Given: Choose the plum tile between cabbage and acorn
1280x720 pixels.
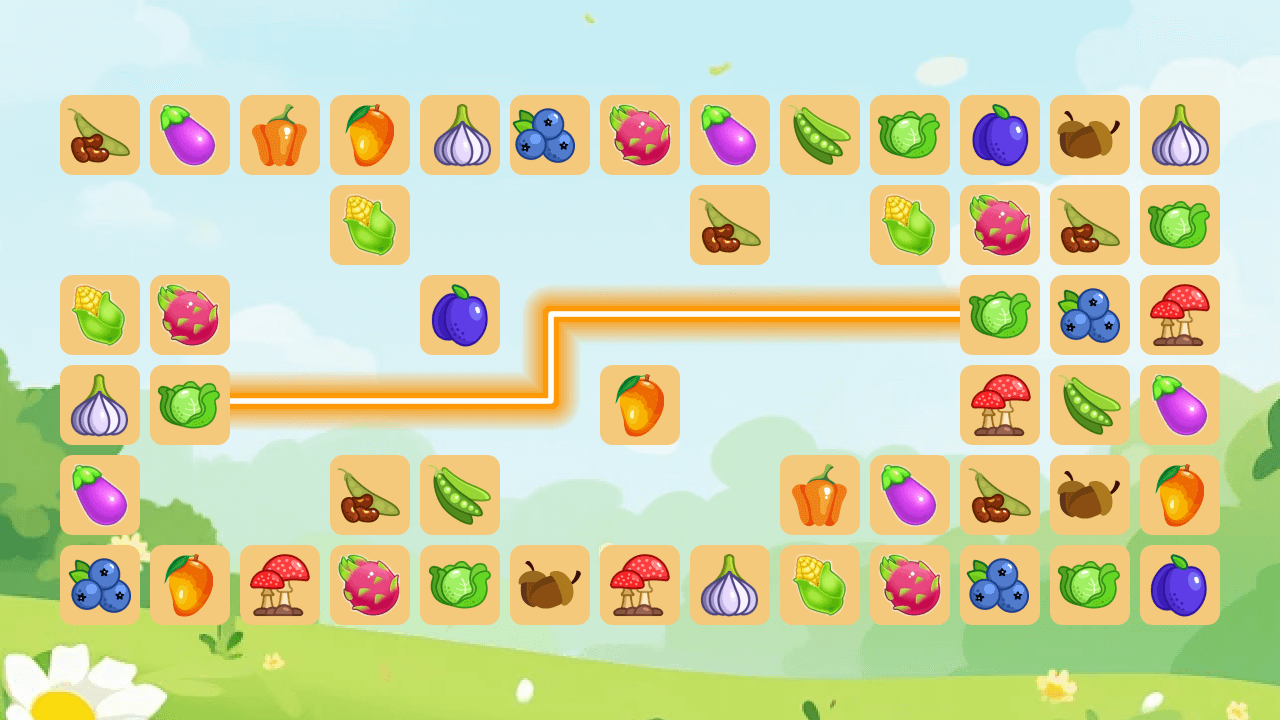Looking at the screenshot, I should [x=1000, y=135].
